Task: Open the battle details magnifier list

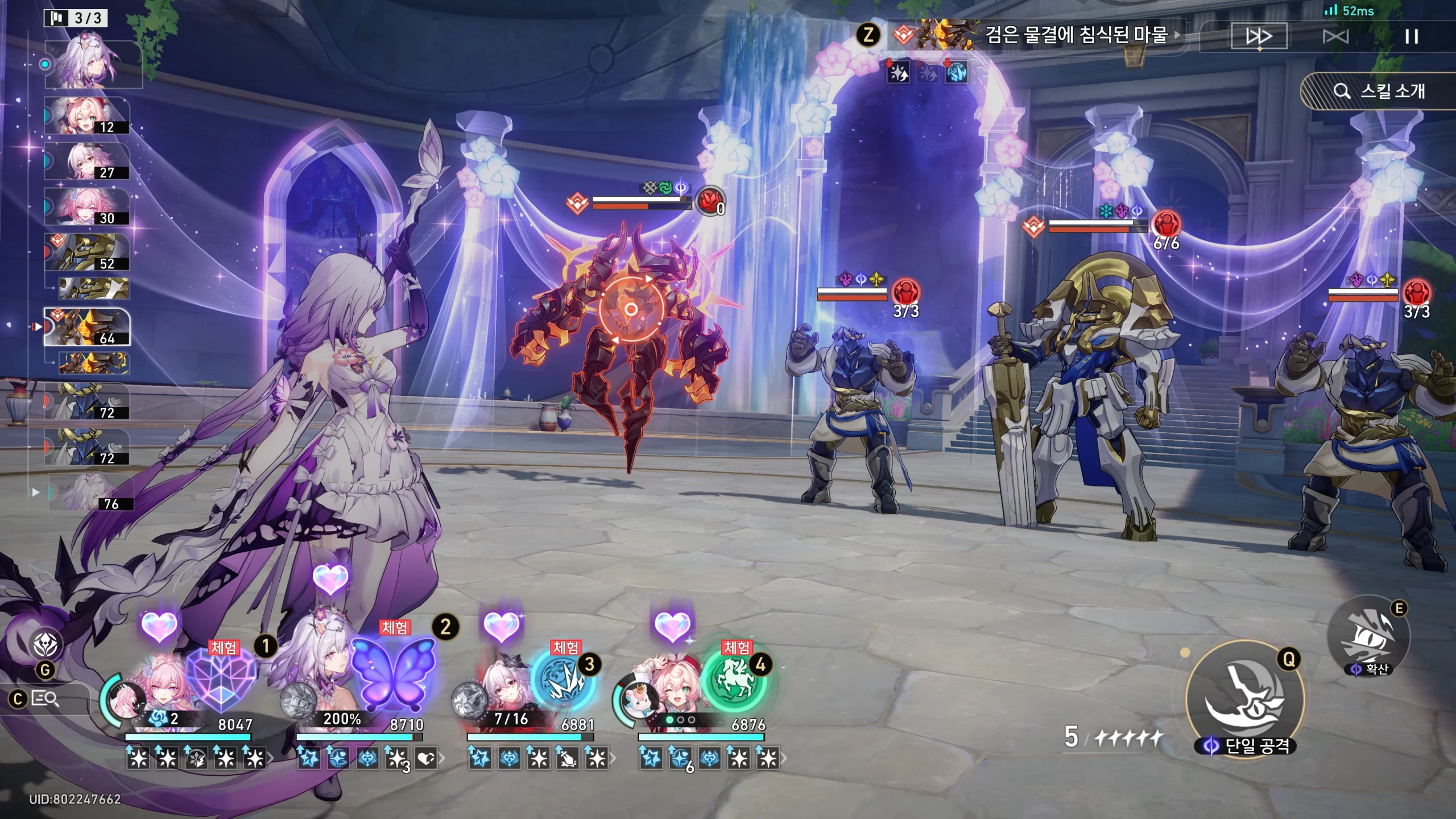Action: tap(44, 698)
